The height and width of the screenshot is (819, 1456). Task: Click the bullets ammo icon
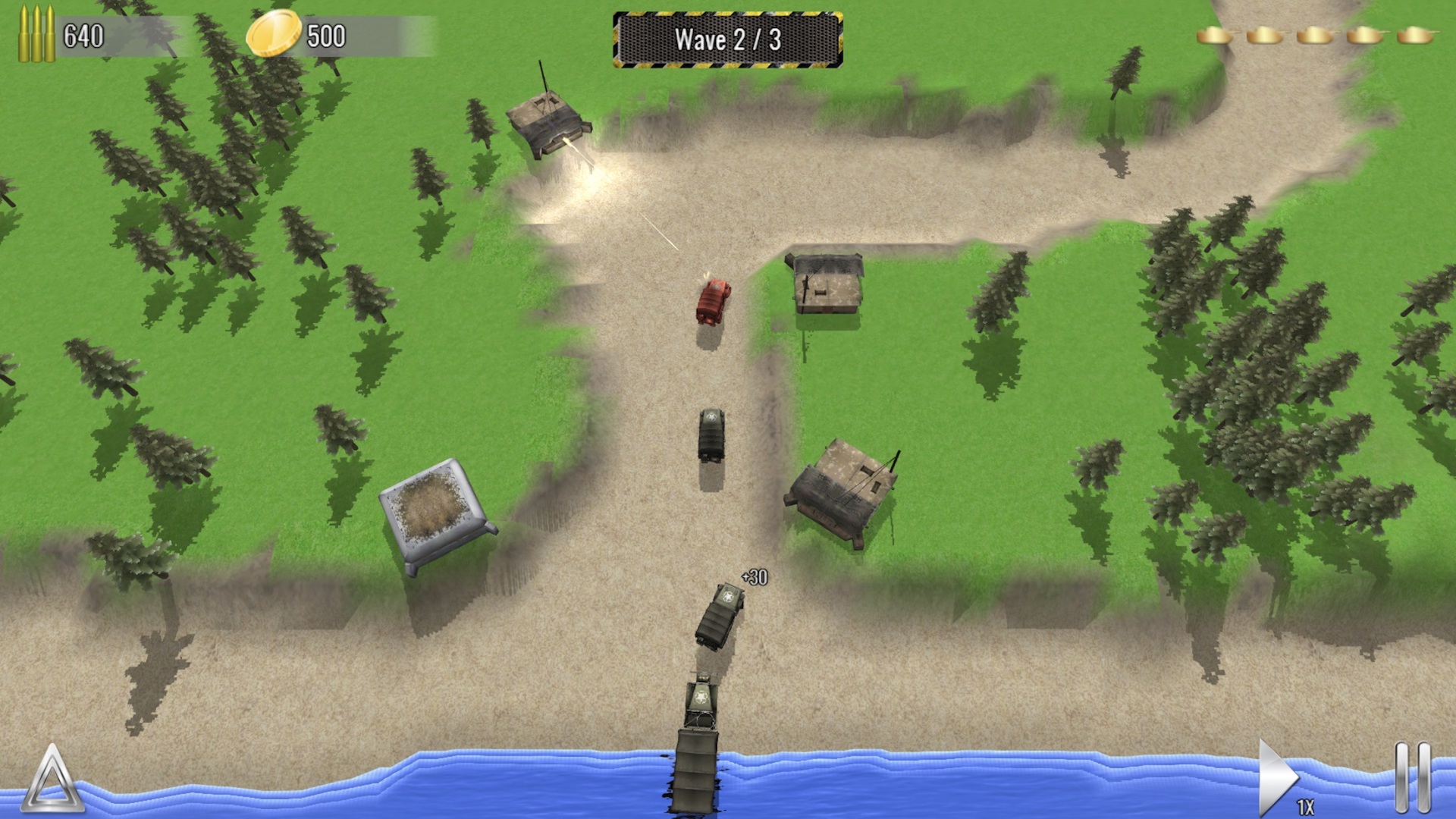click(x=36, y=32)
